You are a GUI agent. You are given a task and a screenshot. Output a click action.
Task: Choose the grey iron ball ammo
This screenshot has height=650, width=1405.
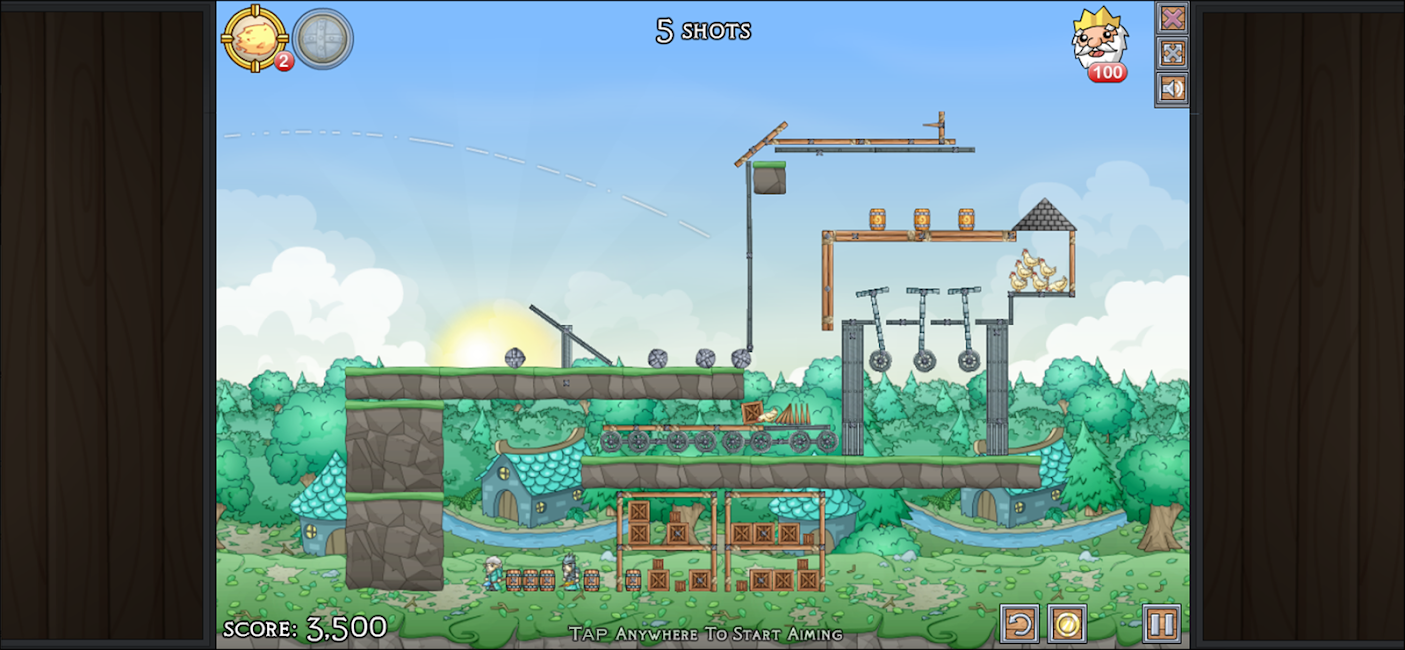point(322,39)
